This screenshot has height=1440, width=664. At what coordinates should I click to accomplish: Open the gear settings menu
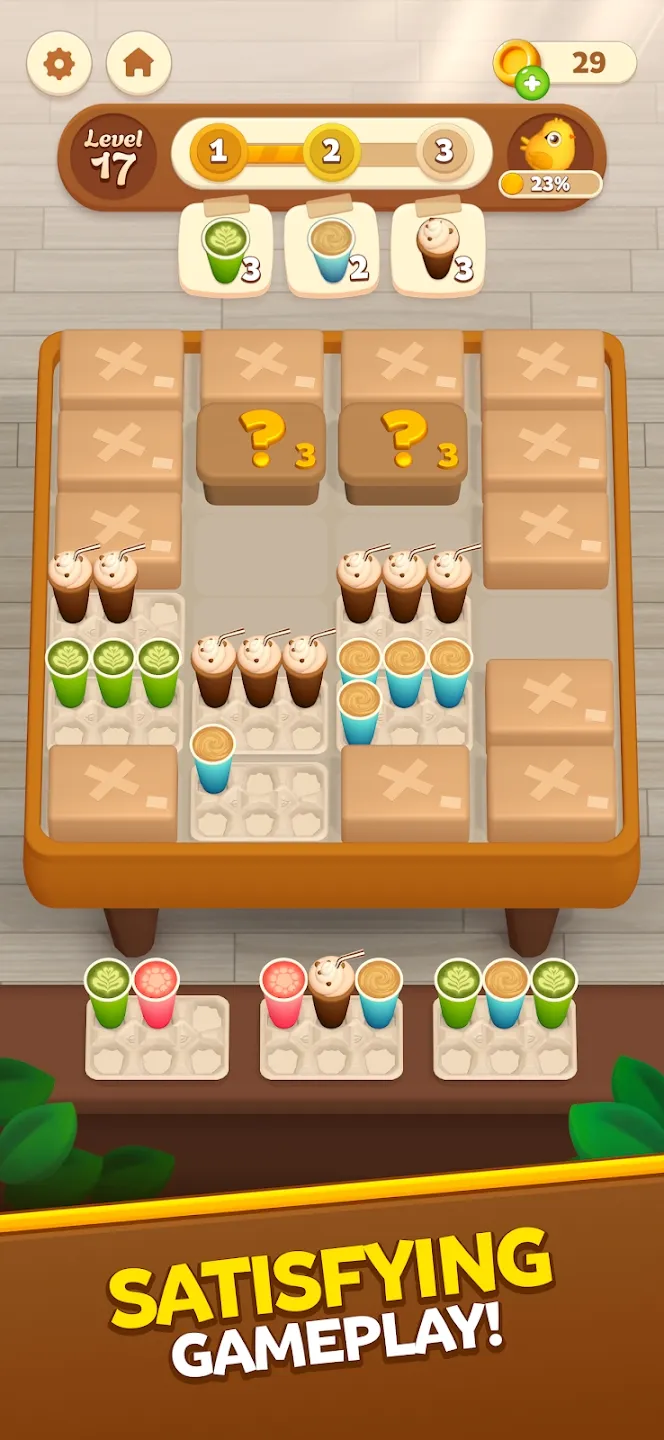59,64
